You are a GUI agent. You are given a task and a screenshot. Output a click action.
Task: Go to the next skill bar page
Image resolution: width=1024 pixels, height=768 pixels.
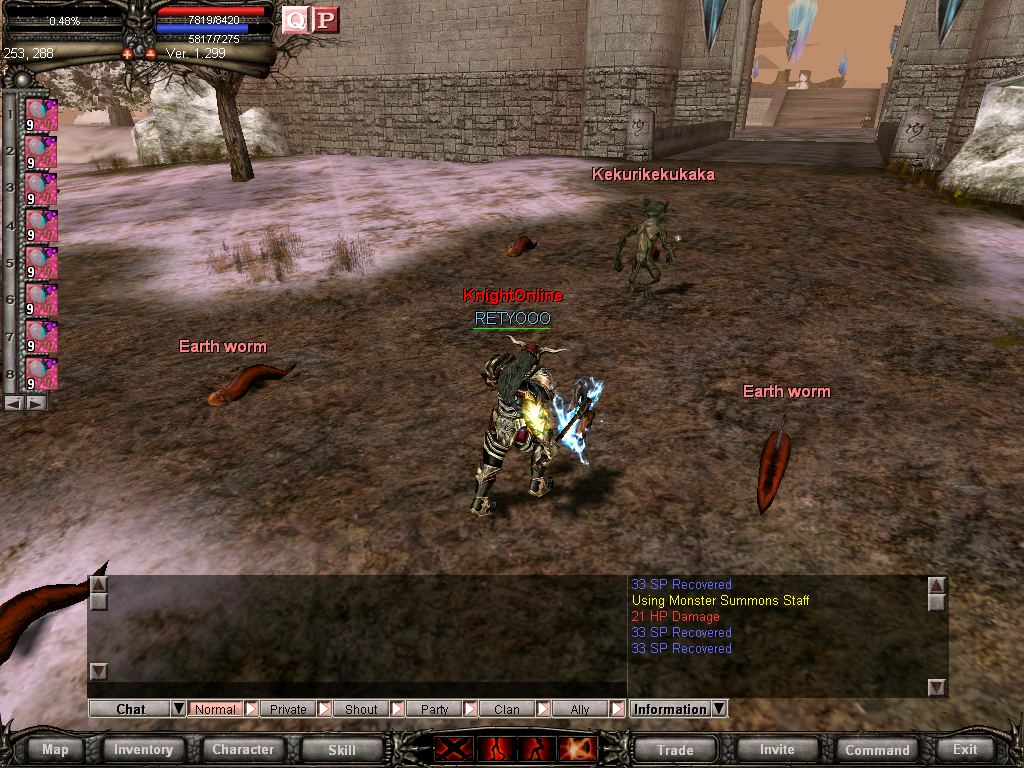tap(36, 402)
